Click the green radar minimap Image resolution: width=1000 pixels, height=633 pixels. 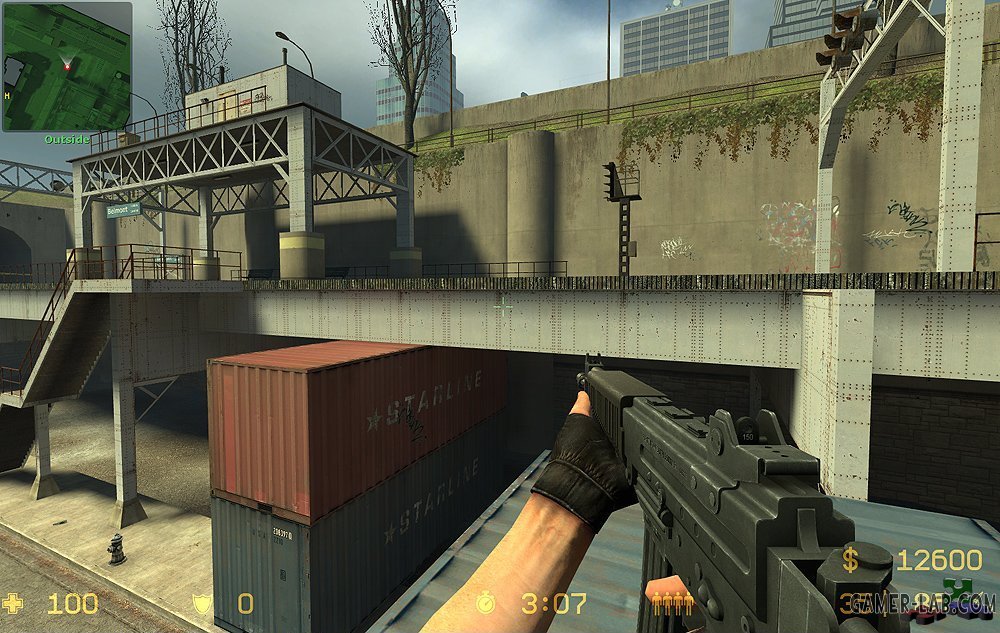66,66
